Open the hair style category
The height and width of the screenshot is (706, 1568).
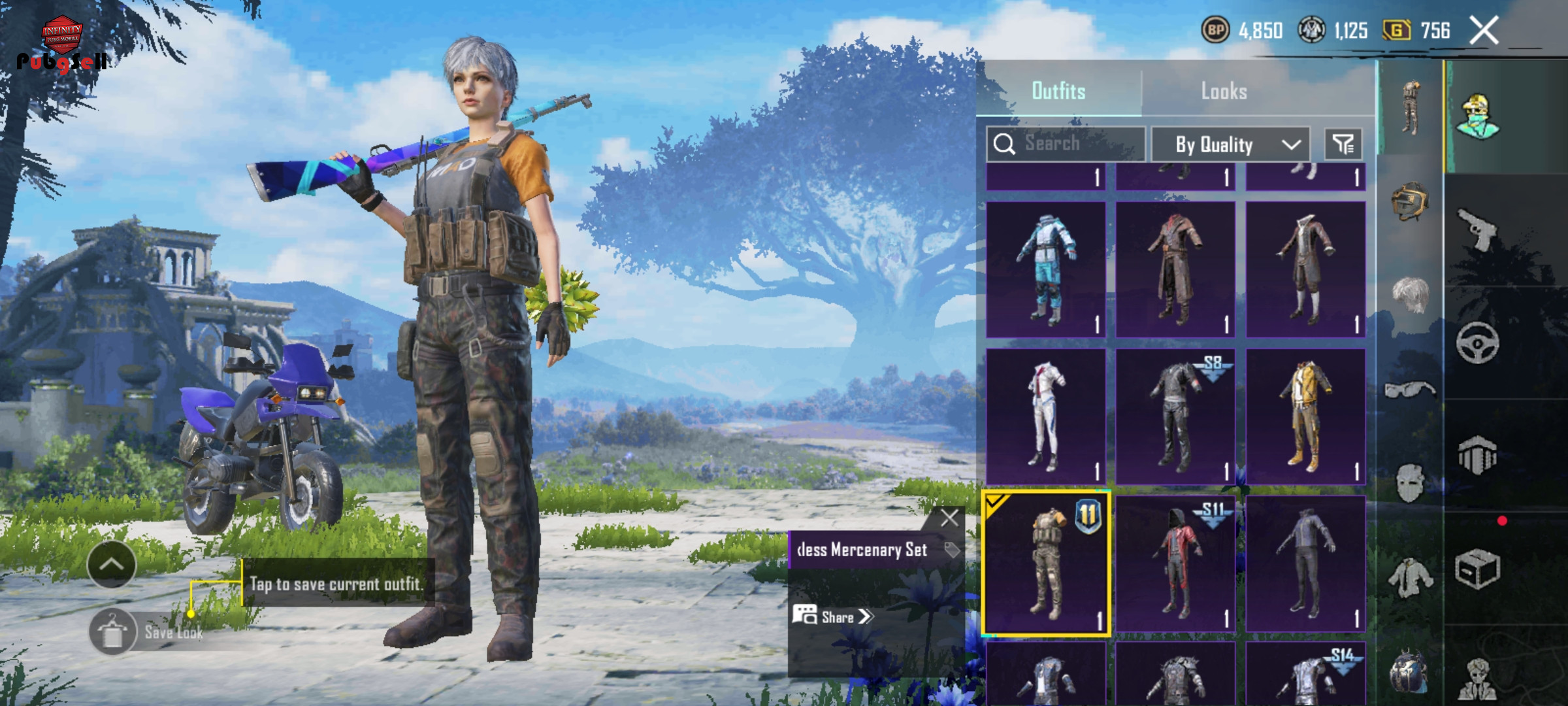click(x=1409, y=294)
